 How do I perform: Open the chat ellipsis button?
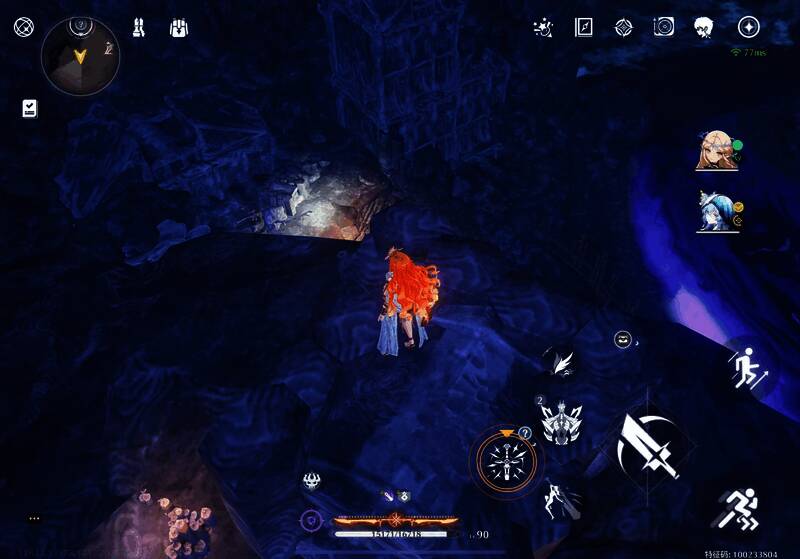coord(35,518)
